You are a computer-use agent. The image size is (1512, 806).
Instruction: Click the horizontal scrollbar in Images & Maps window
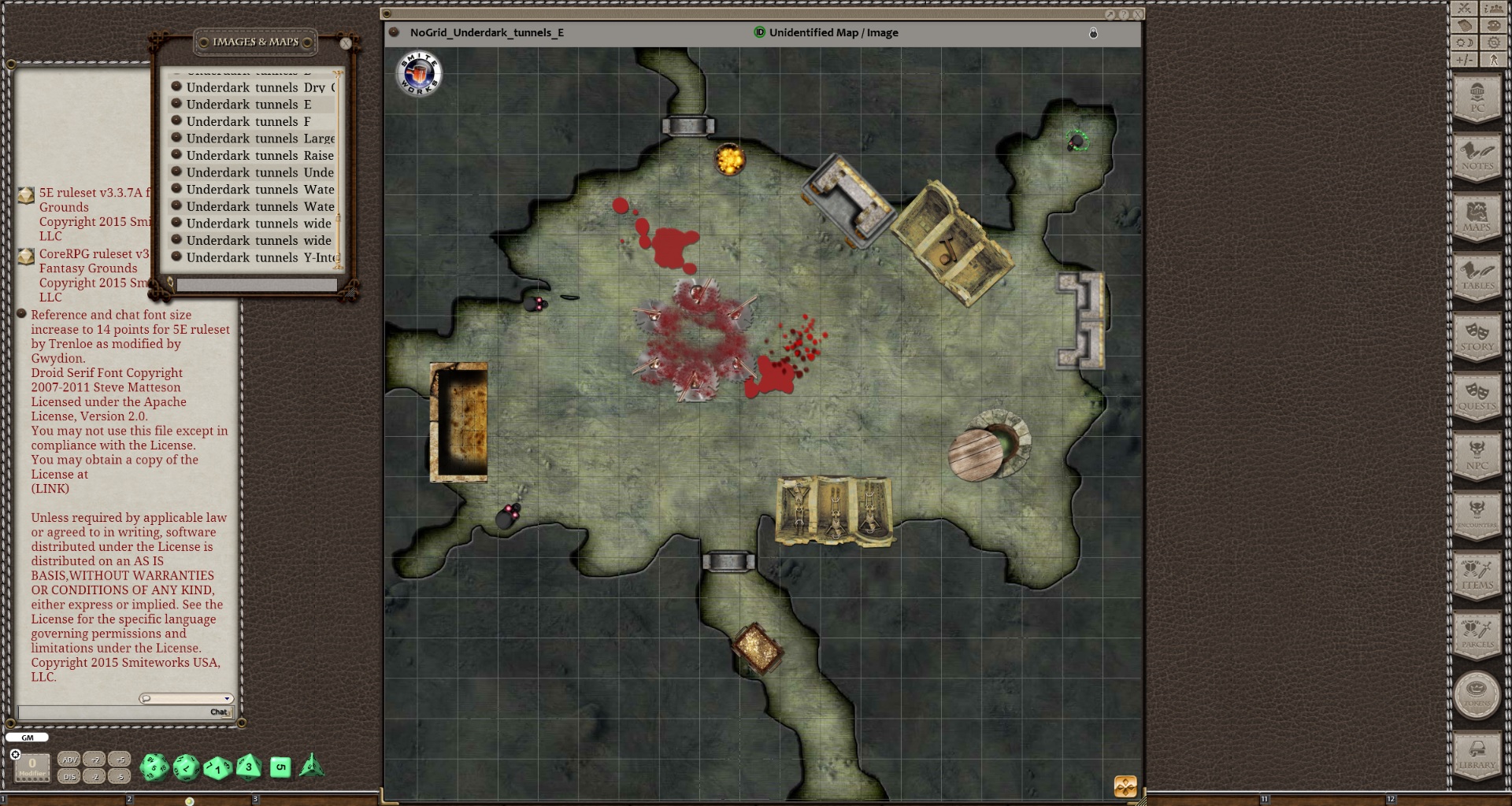pos(256,284)
